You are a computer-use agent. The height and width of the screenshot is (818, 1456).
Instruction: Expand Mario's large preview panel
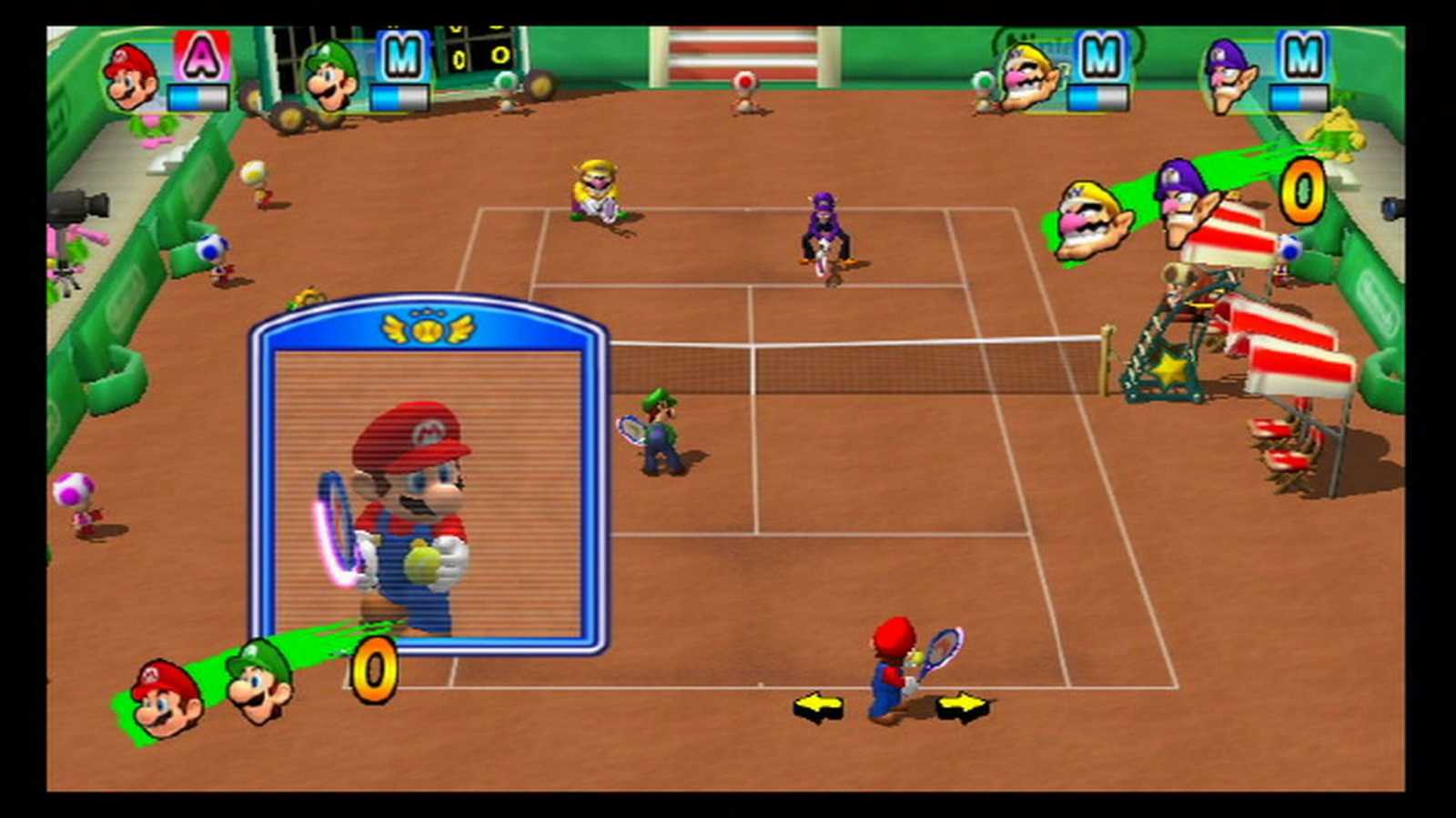[x=428, y=473]
